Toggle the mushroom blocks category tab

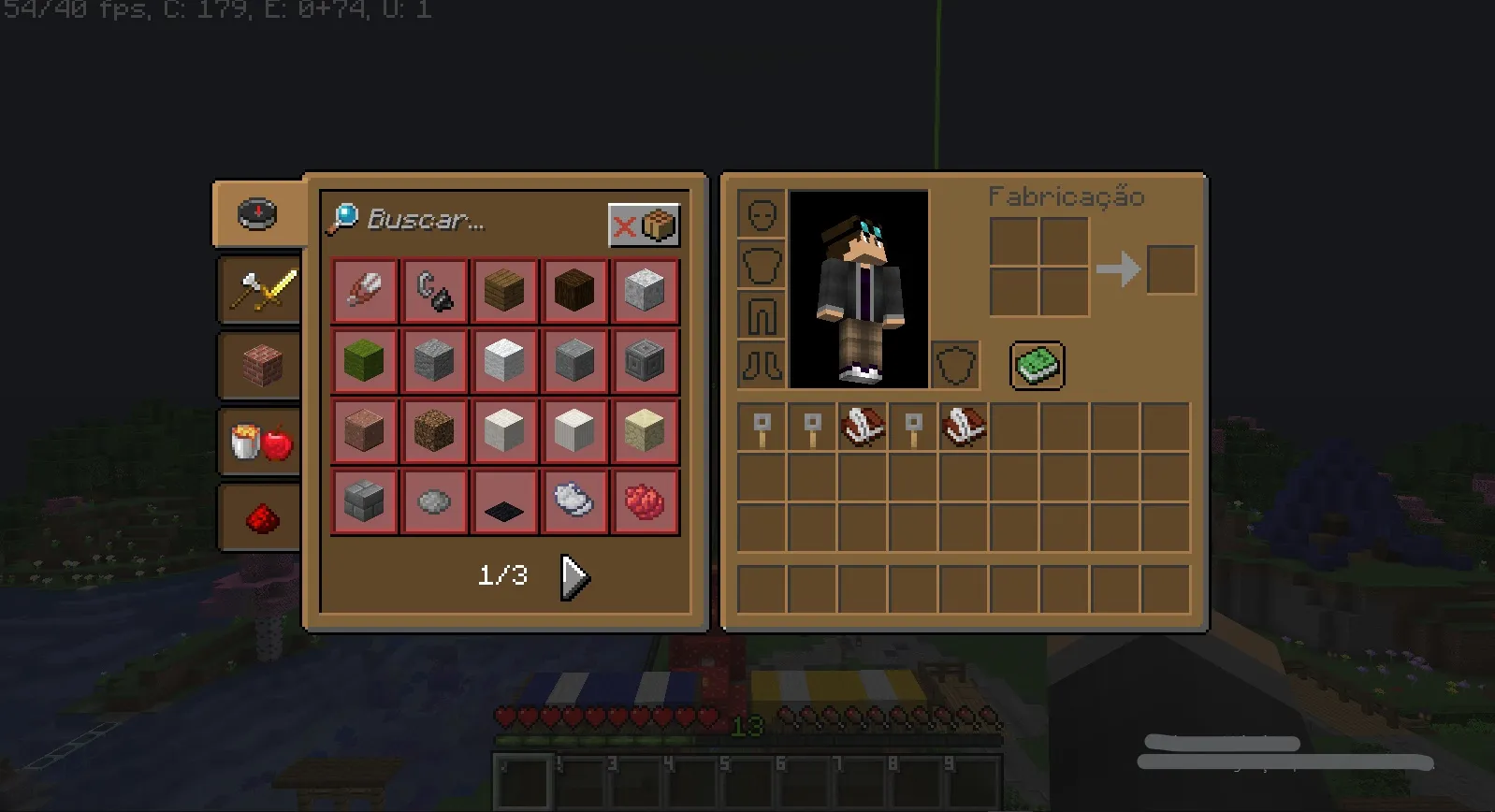[x=258, y=365]
